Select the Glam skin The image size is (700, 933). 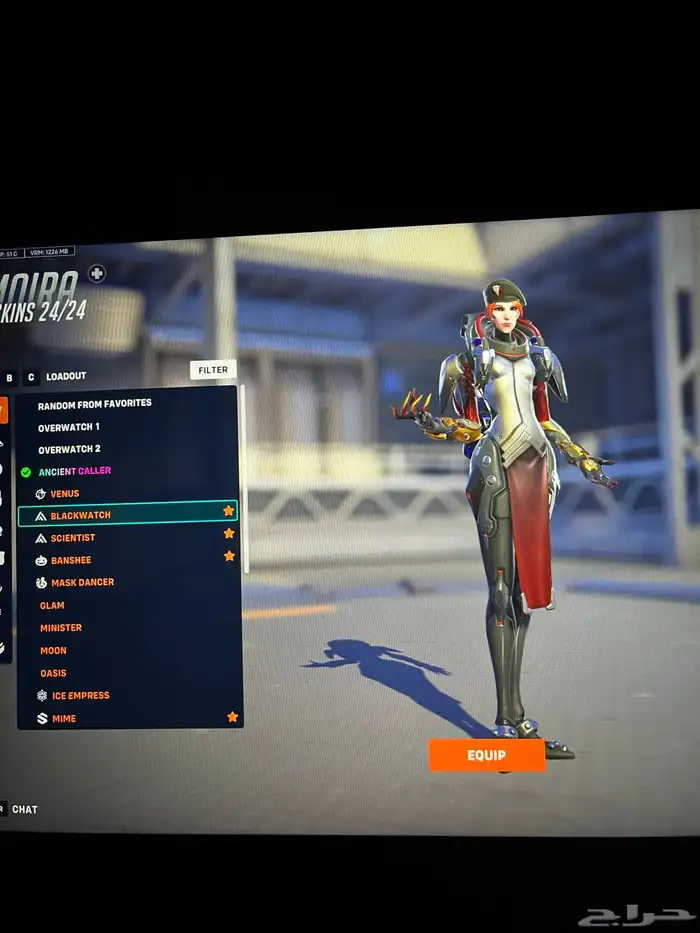coord(52,605)
